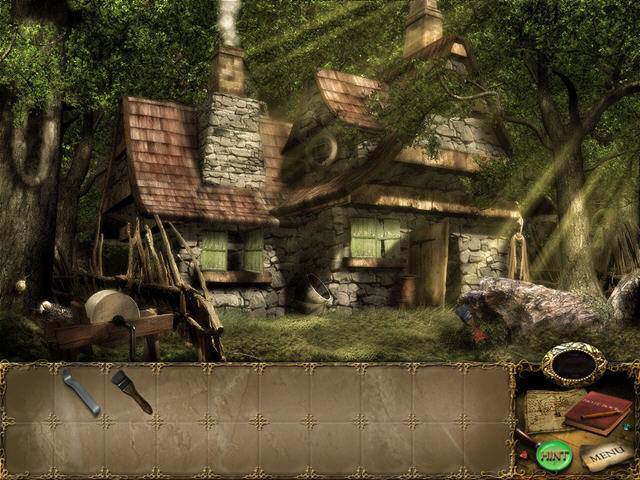Screen dimensions: 640x480
Task: Open the red notebook journal
Action: tap(596, 413)
